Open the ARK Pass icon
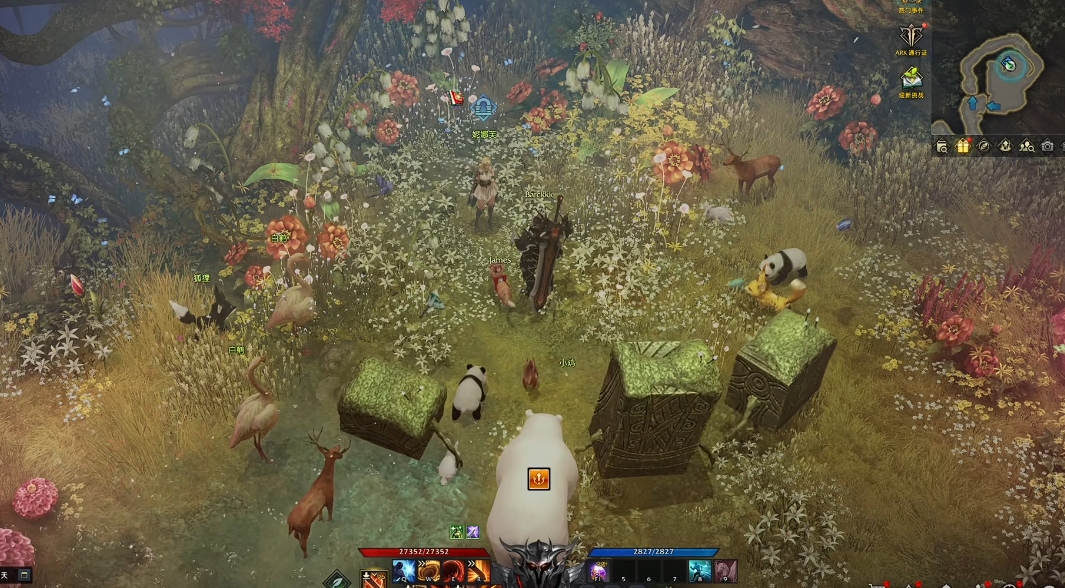The width and height of the screenshot is (1065, 588). click(x=911, y=40)
